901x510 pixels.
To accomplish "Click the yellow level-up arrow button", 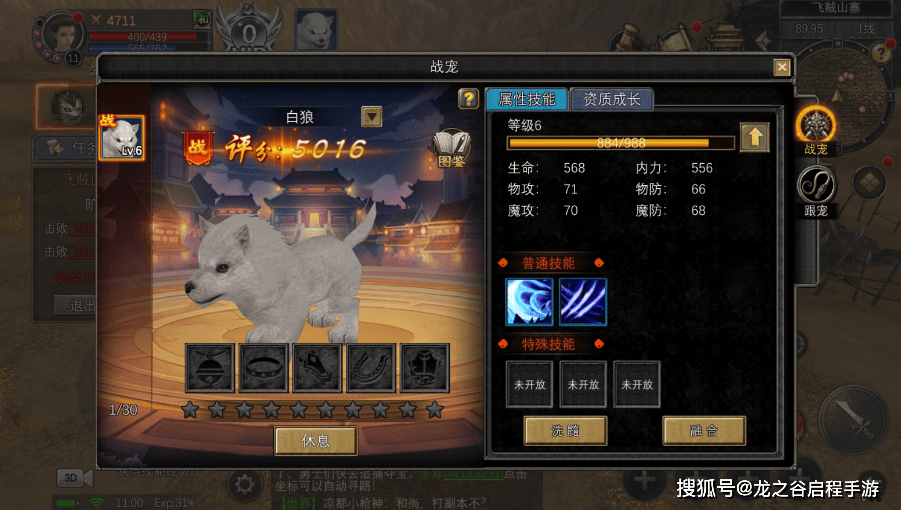I will tap(754, 137).
